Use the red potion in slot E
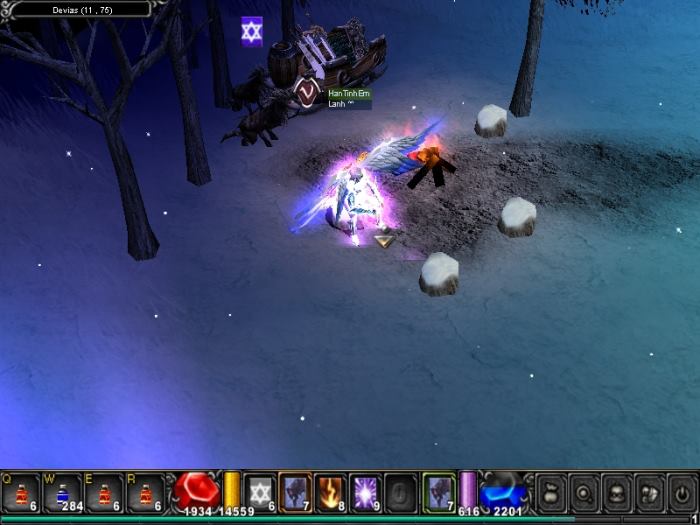The height and width of the screenshot is (525, 700). (103, 492)
